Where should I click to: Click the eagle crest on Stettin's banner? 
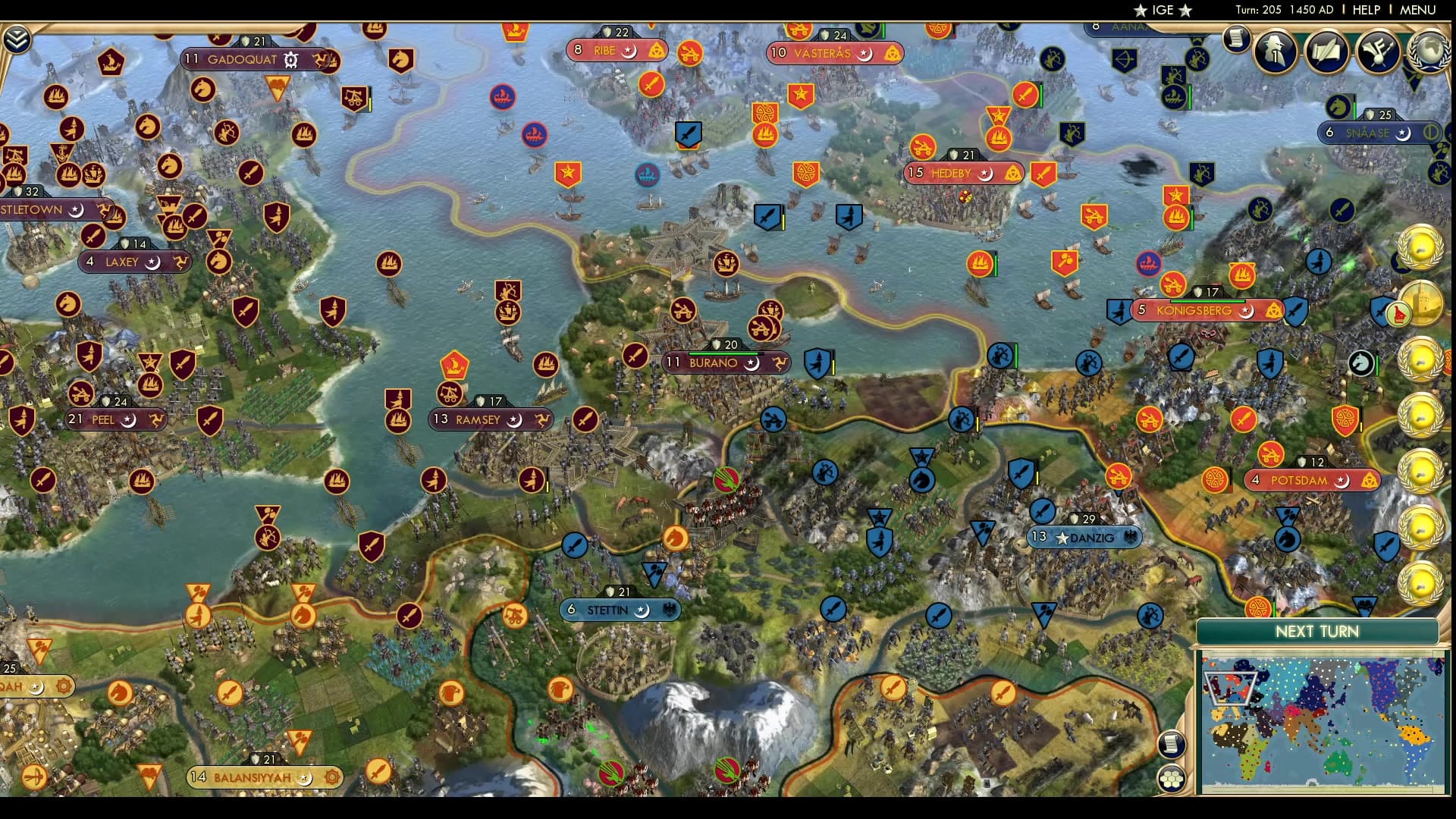pyautogui.click(x=670, y=609)
